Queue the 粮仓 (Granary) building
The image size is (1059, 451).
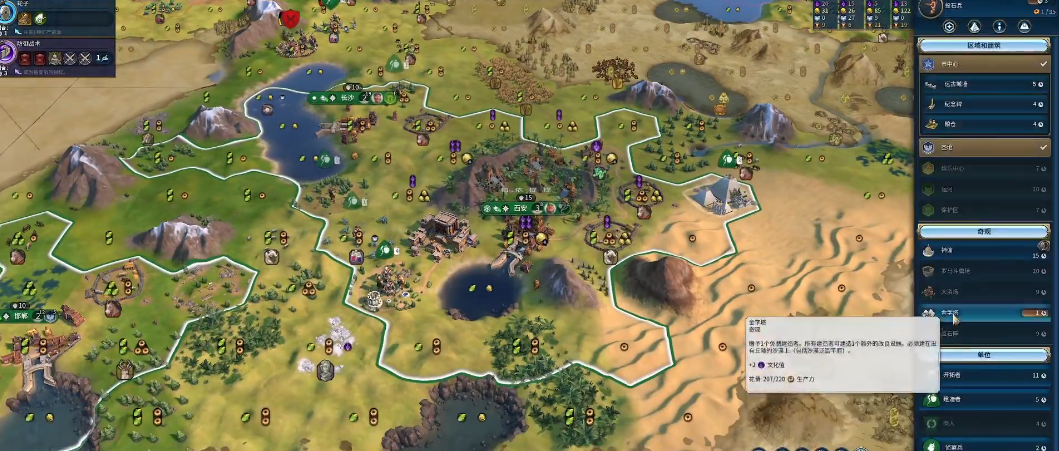coord(982,123)
